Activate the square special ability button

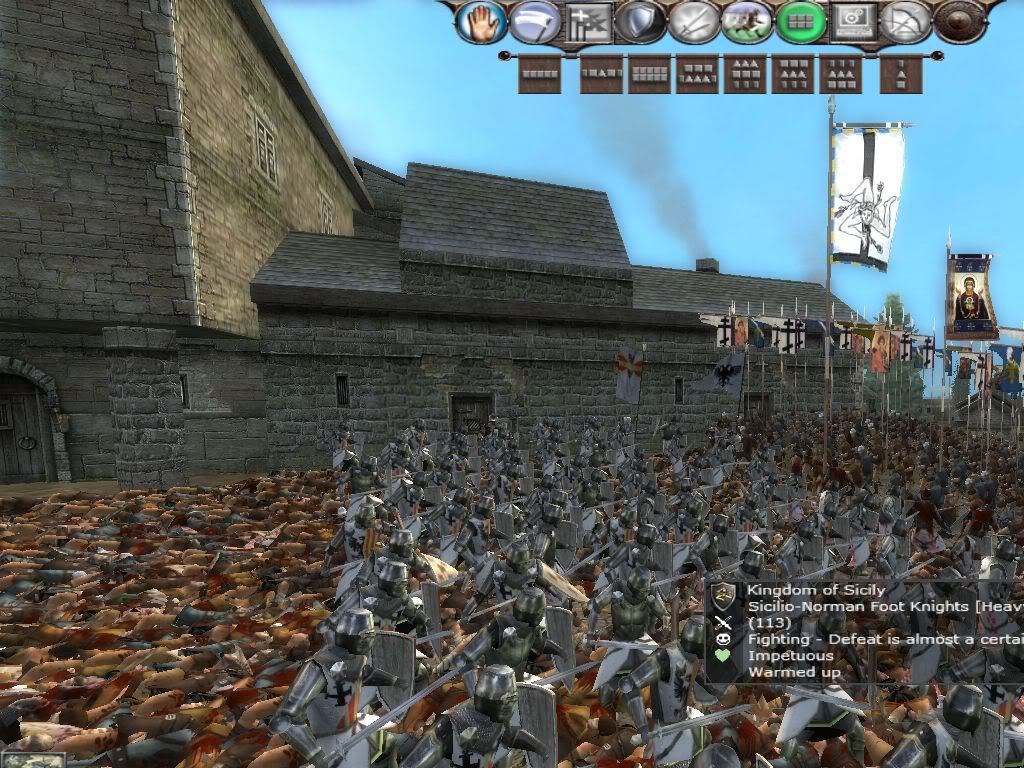[853, 21]
